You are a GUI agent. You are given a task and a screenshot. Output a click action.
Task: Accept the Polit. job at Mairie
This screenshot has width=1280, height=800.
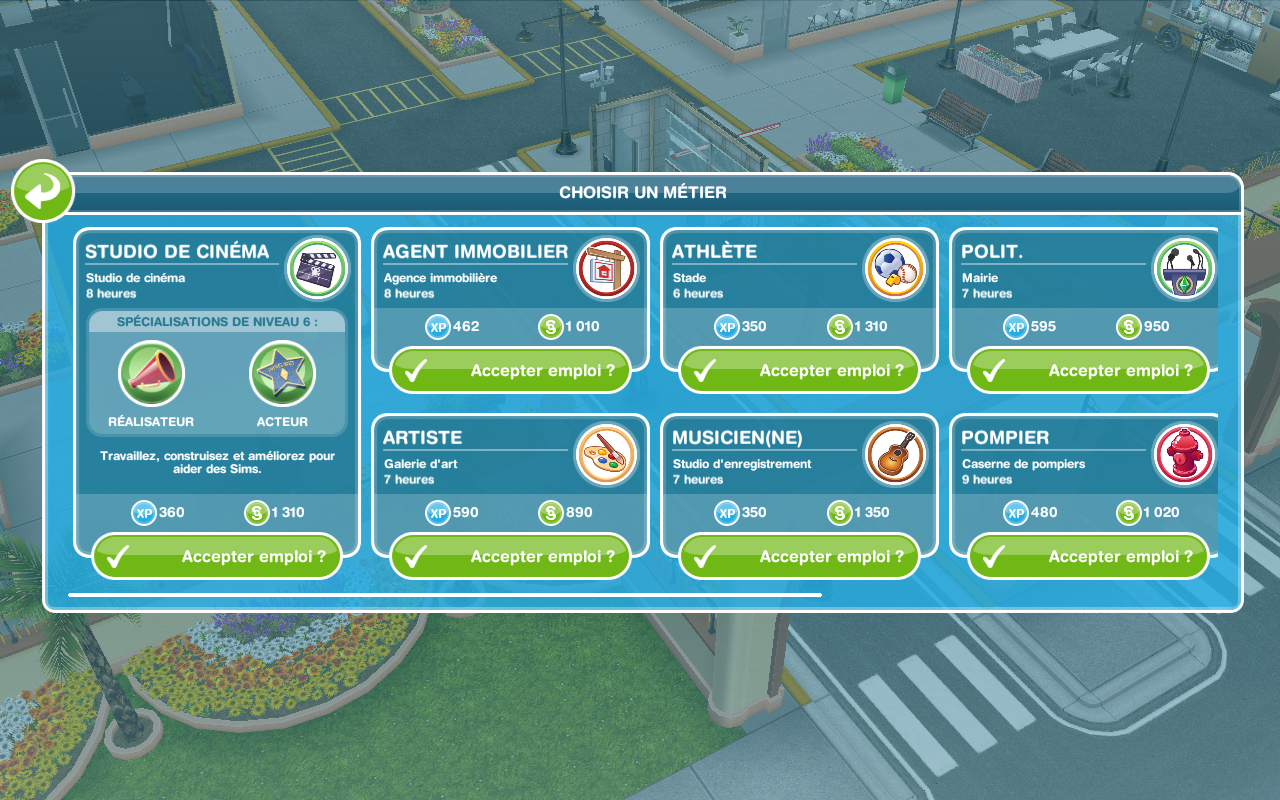pos(1088,371)
